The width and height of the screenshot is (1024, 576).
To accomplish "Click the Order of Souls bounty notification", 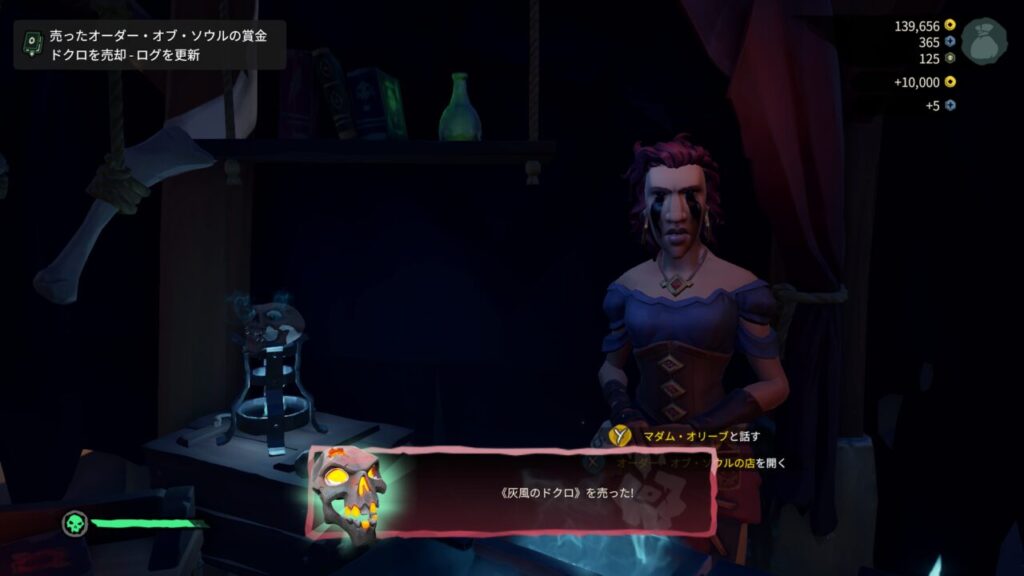I will point(150,45).
